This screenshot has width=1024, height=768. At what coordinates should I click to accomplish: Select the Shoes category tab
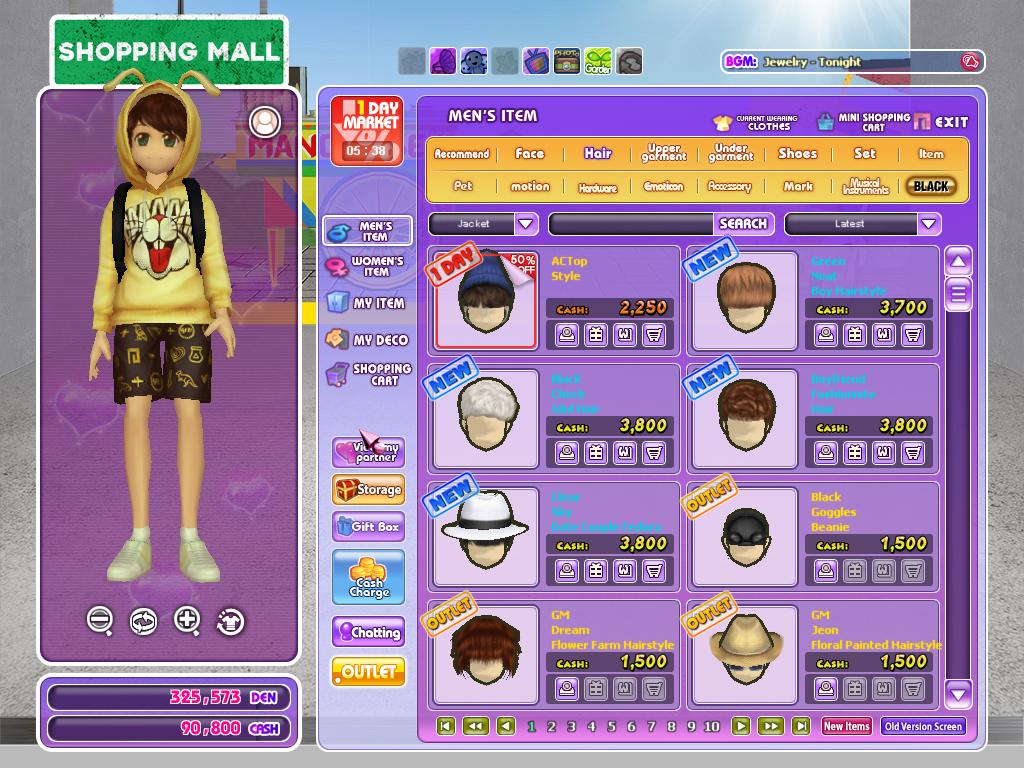click(797, 154)
